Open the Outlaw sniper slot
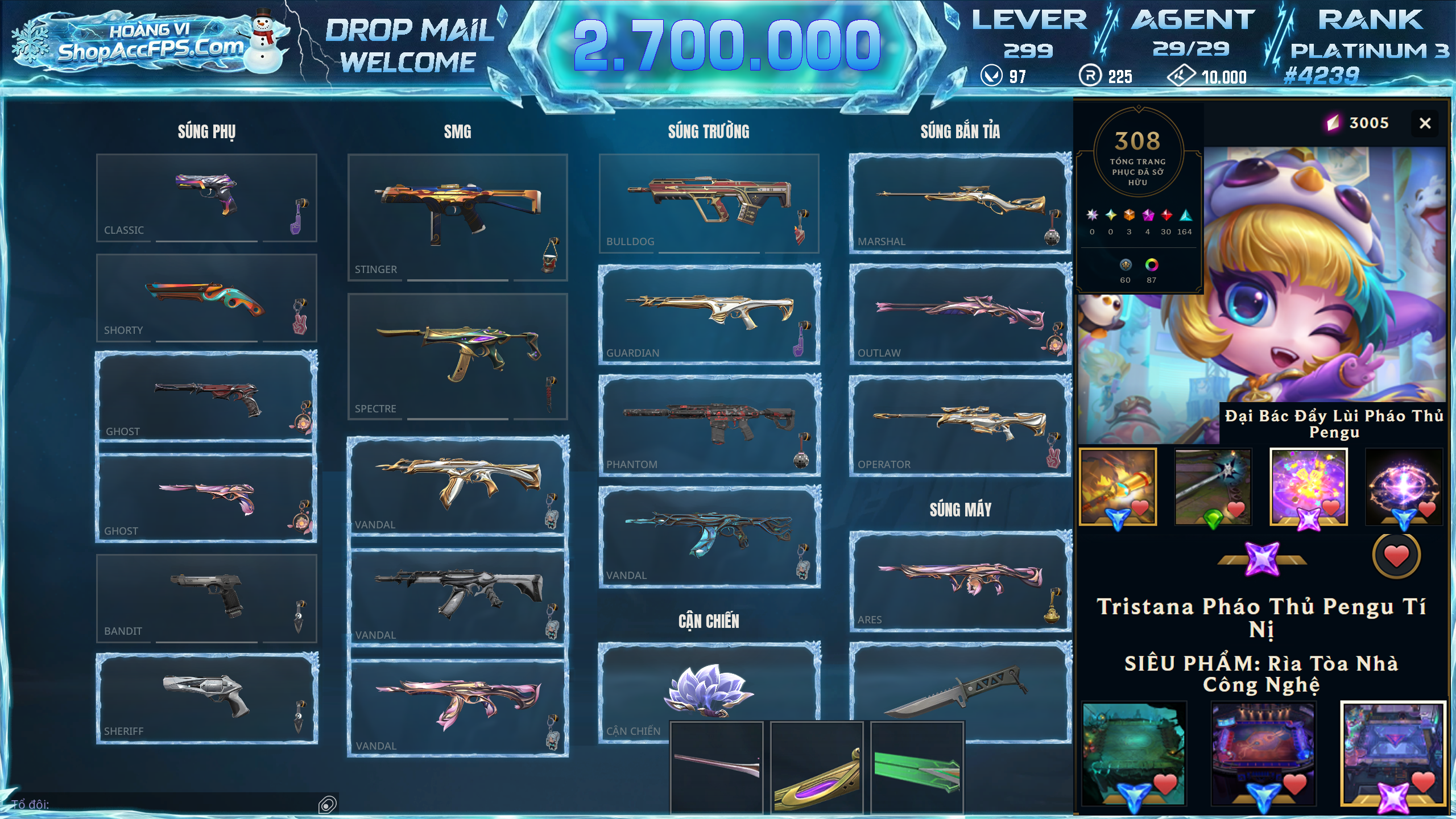1456x819 pixels. tap(960, 314)
